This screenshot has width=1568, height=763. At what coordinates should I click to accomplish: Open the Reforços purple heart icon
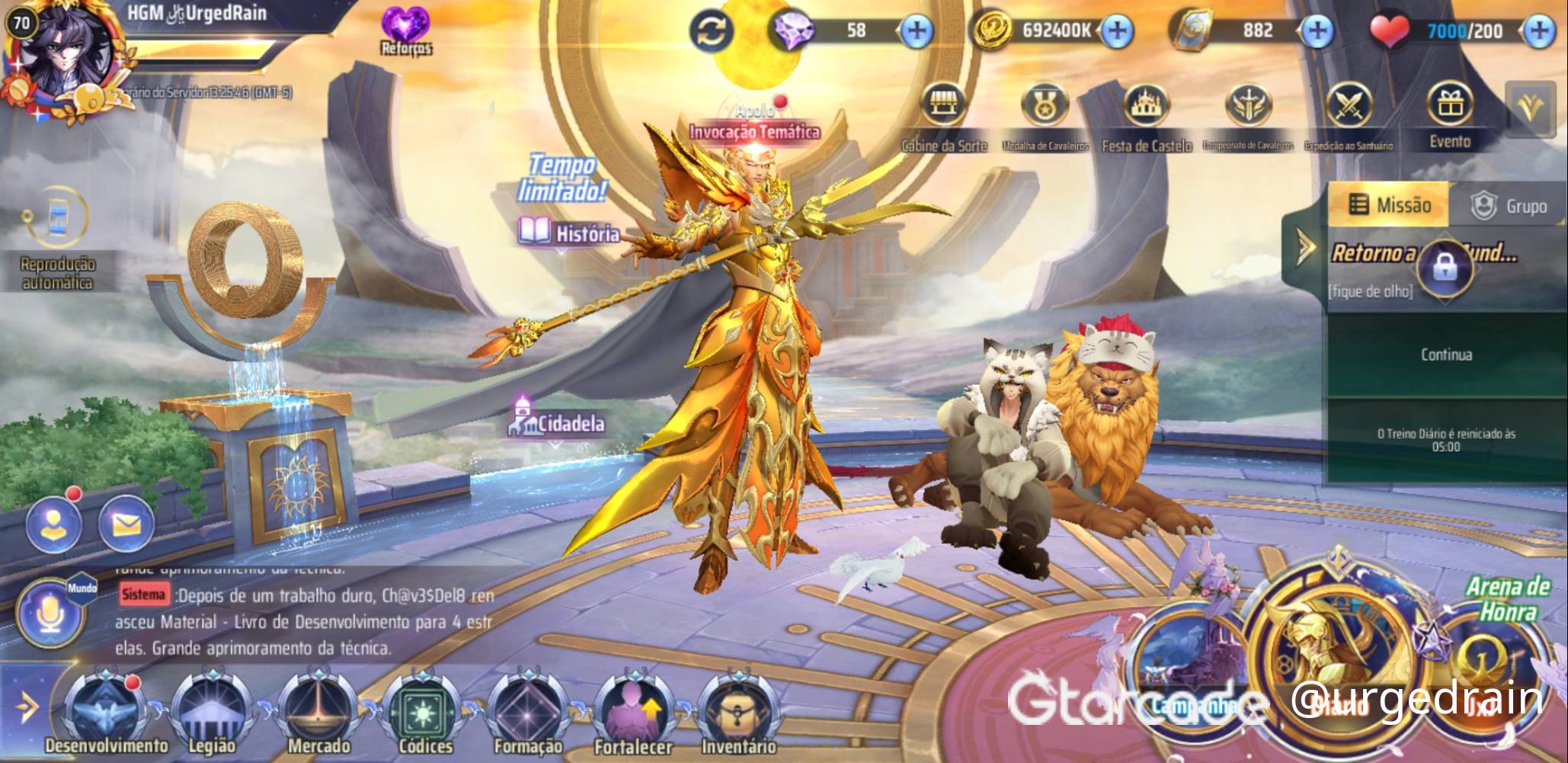[x=406, y=30]
